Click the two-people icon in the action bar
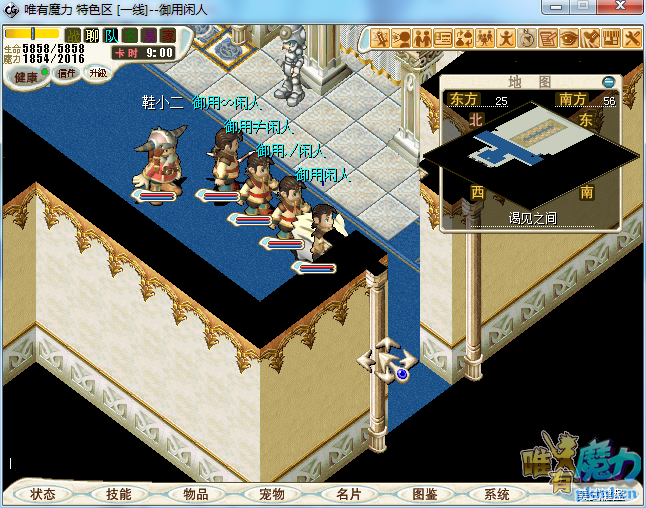This screenshot has height=508, width=646. 422,39
